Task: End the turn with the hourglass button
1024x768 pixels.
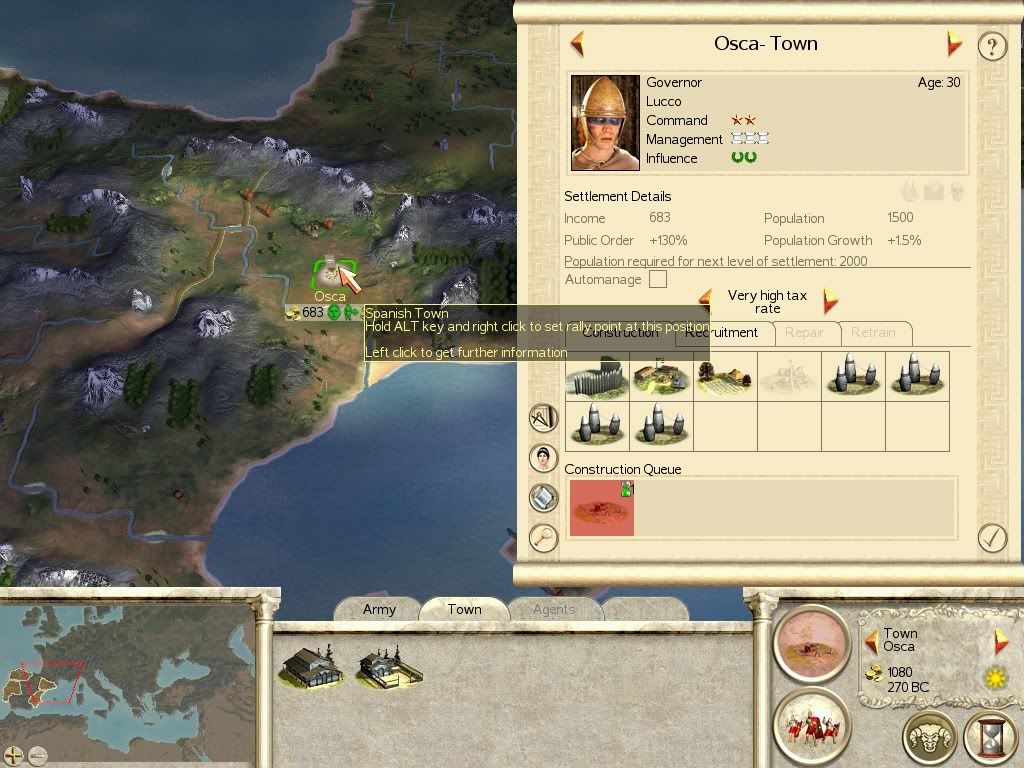Action: (989, 738)
